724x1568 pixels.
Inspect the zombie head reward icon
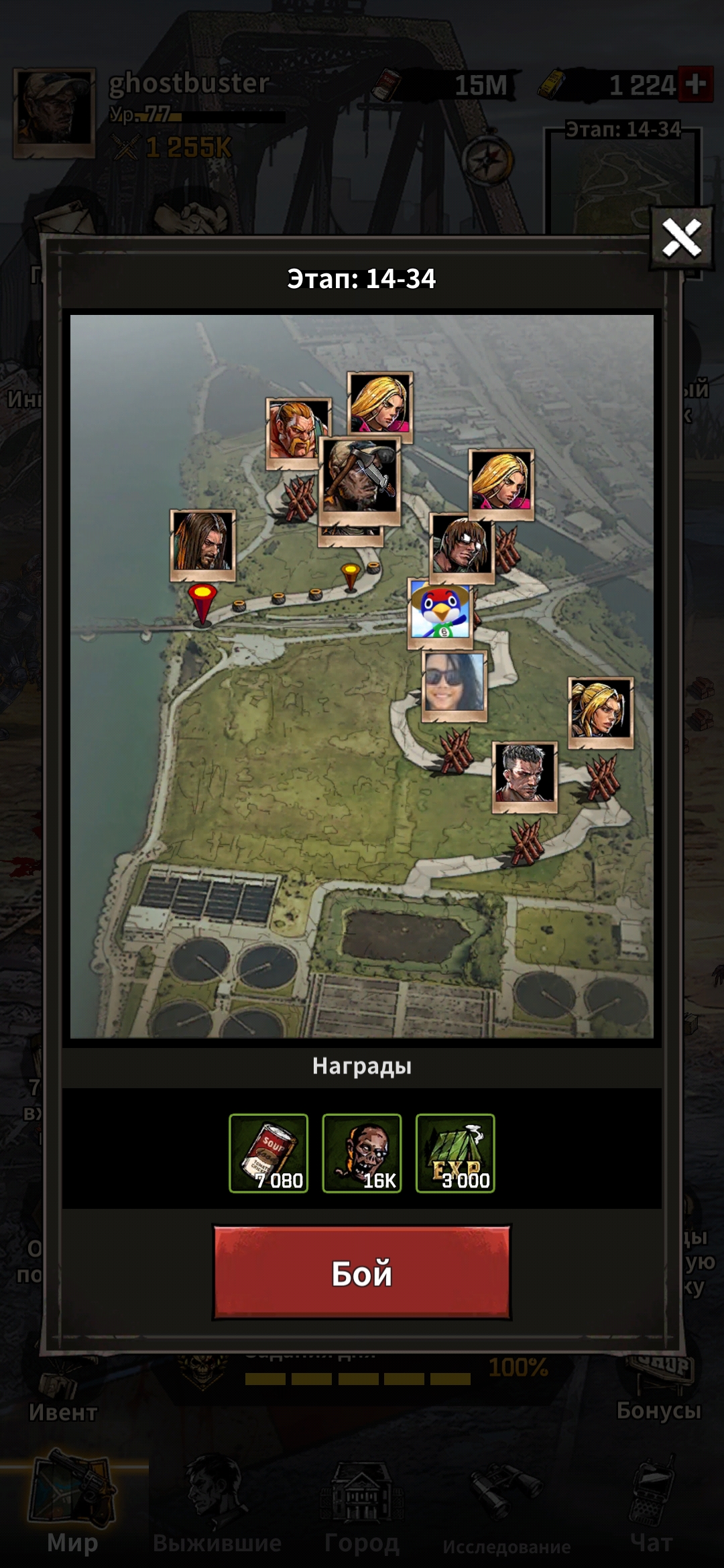[x=361, y=1153]
